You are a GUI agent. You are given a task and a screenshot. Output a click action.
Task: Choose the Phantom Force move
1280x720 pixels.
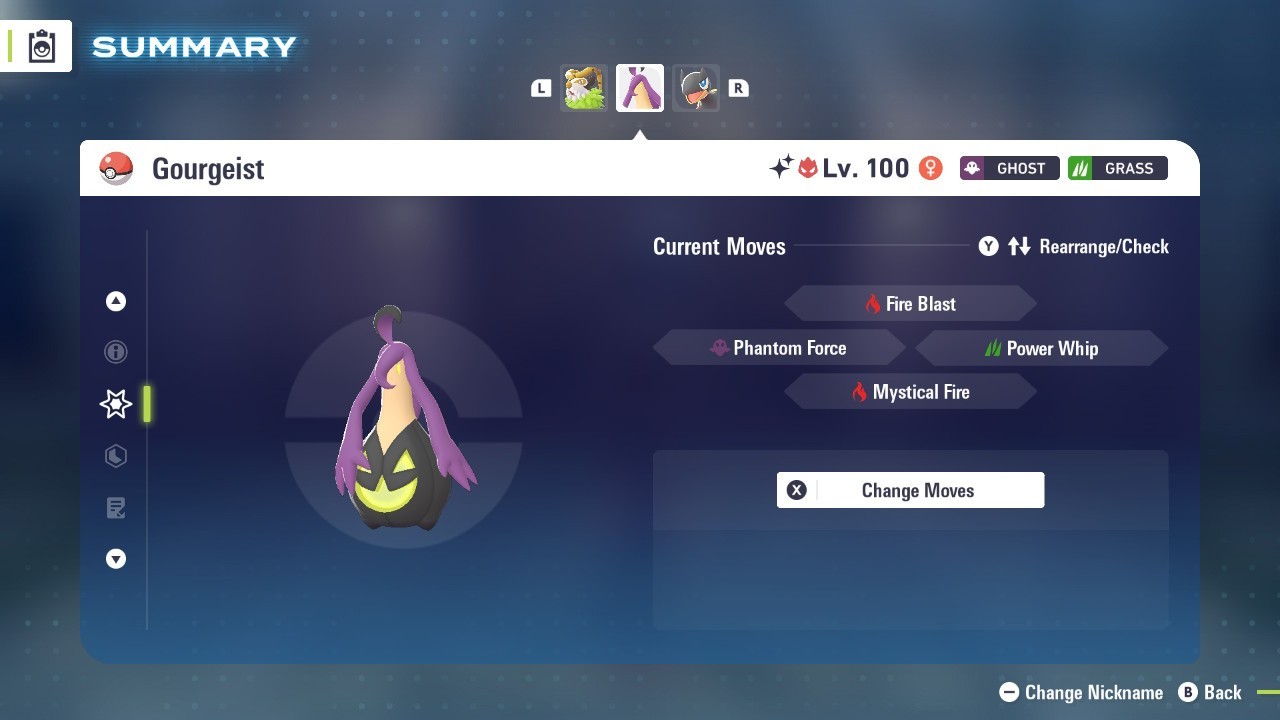pos(779,348)
